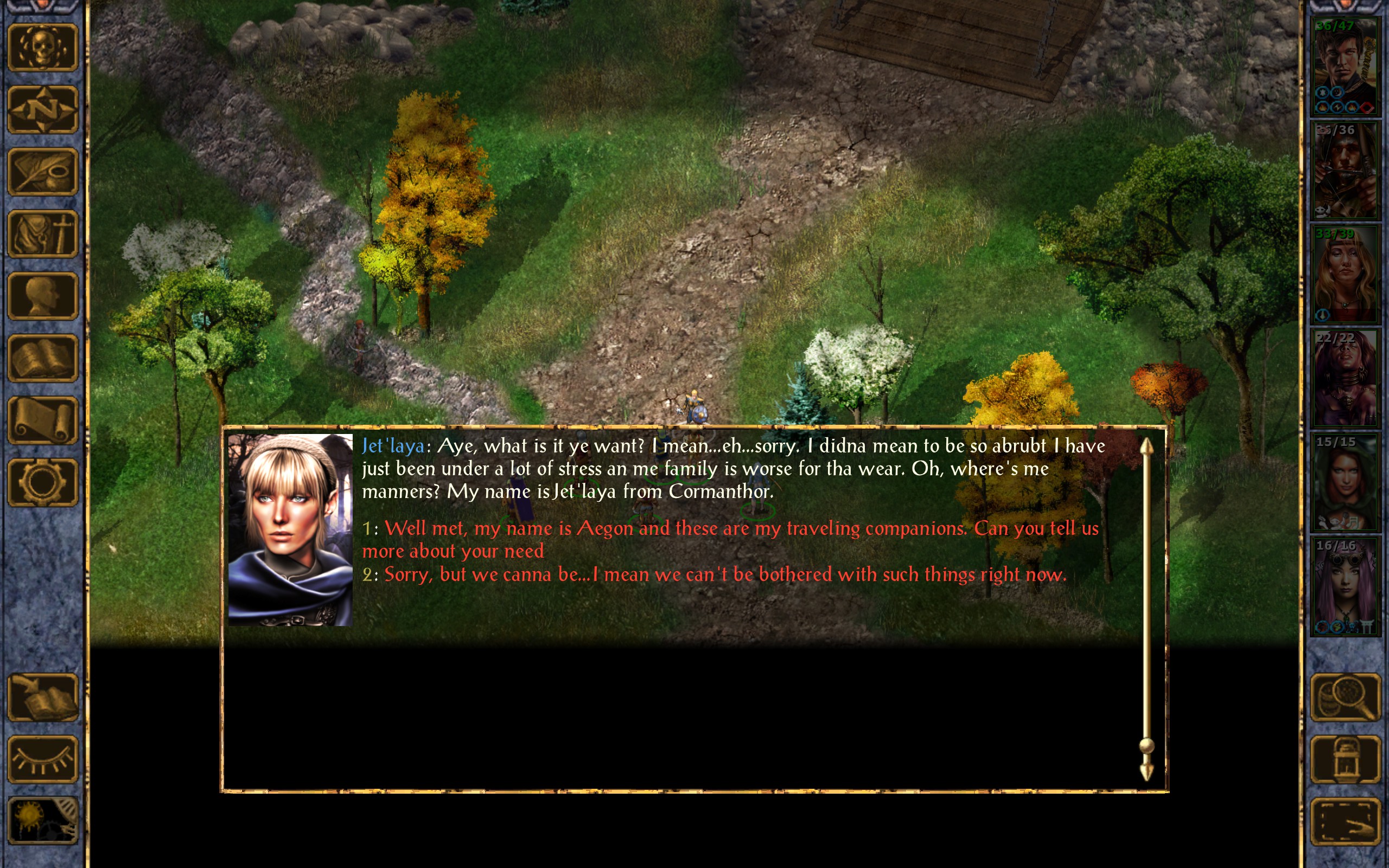
Task: Click the skull emblem button
Action: (x=43, y=48)
